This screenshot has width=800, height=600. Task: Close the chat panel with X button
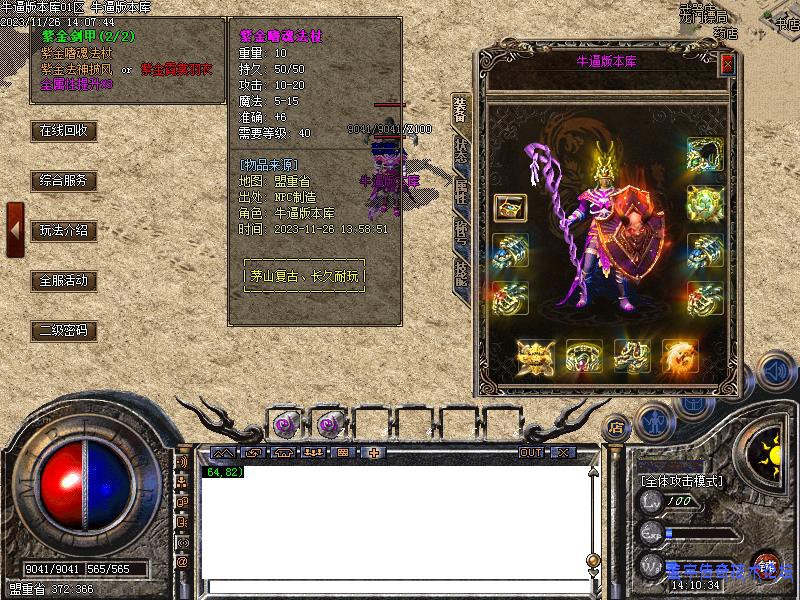click(x=563, y=453)
